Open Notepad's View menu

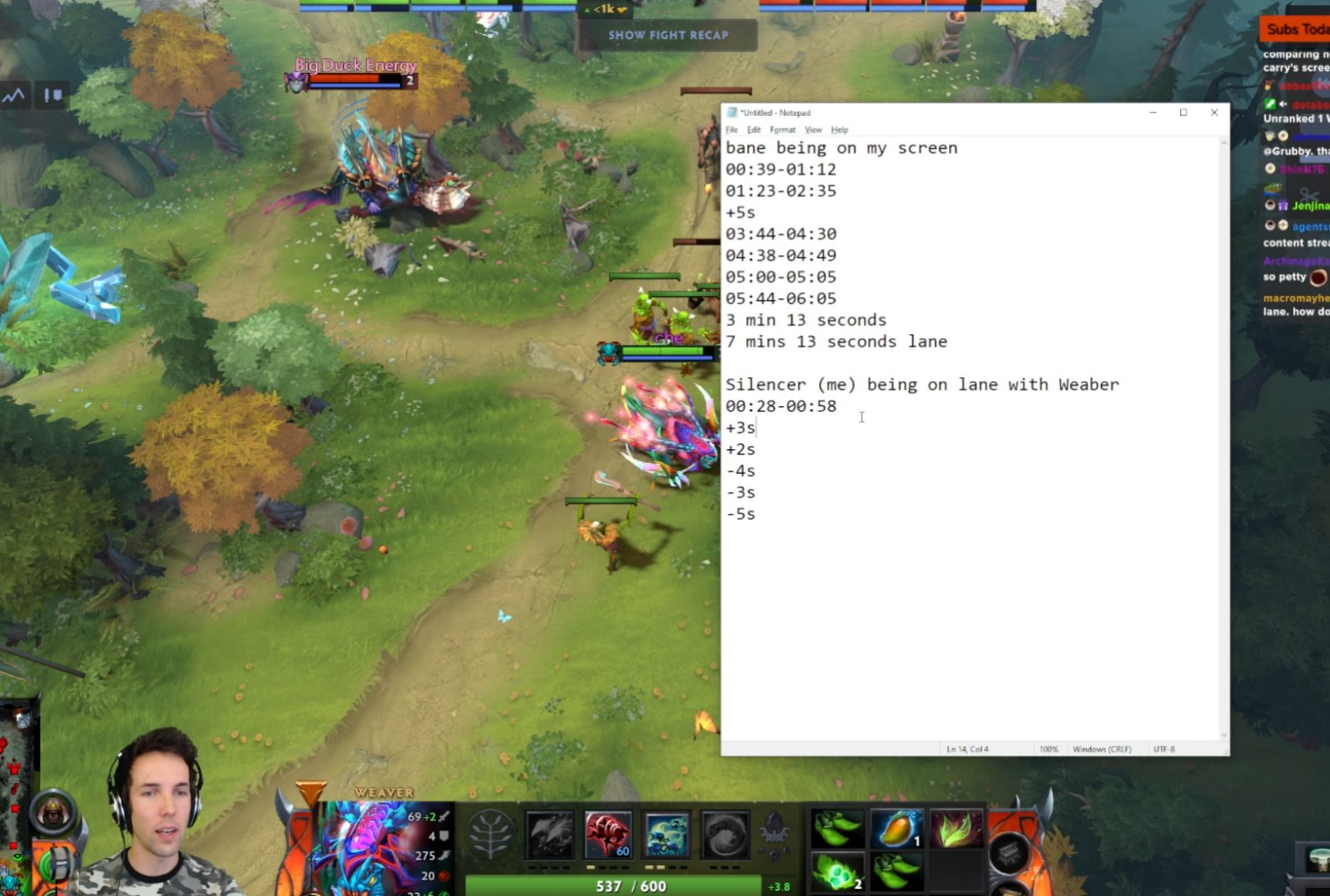click(x=813, y=129)
